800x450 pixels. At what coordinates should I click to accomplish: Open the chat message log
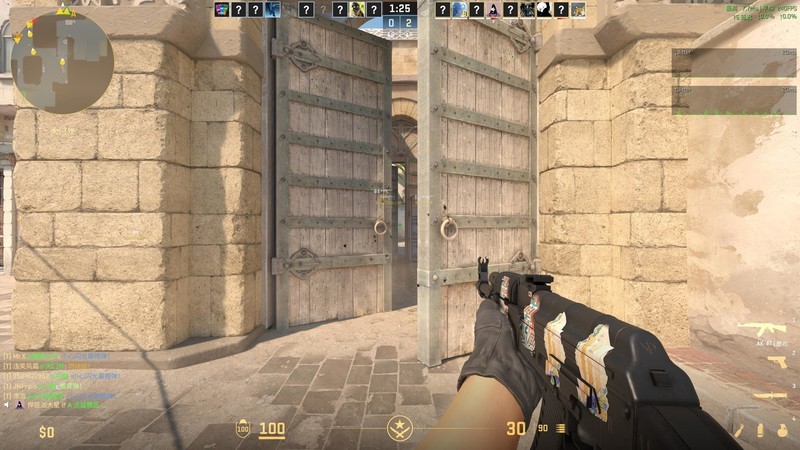(60, 380)
